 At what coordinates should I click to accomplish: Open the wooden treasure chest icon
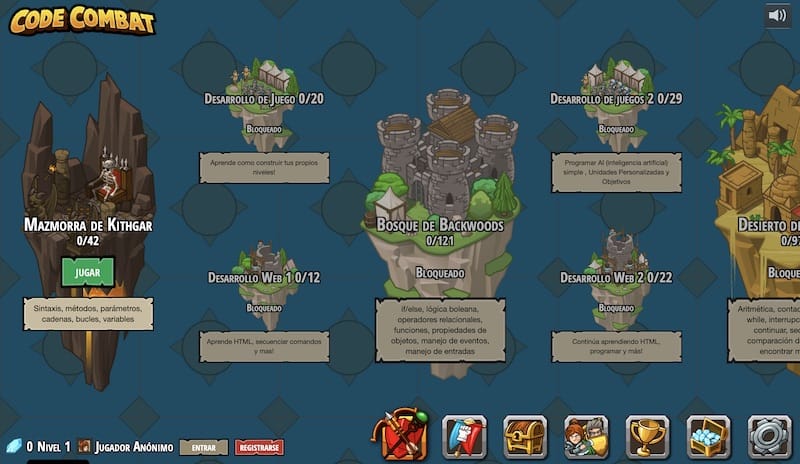[525, 437]
